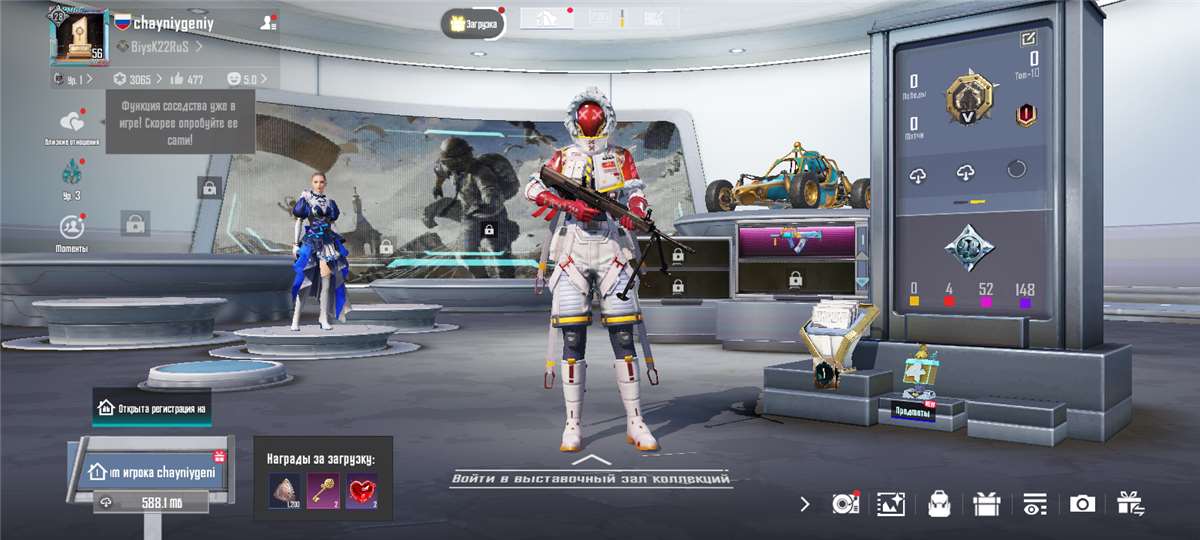Tap the Открыта регистрация home banner

click(x=152, y=408)
